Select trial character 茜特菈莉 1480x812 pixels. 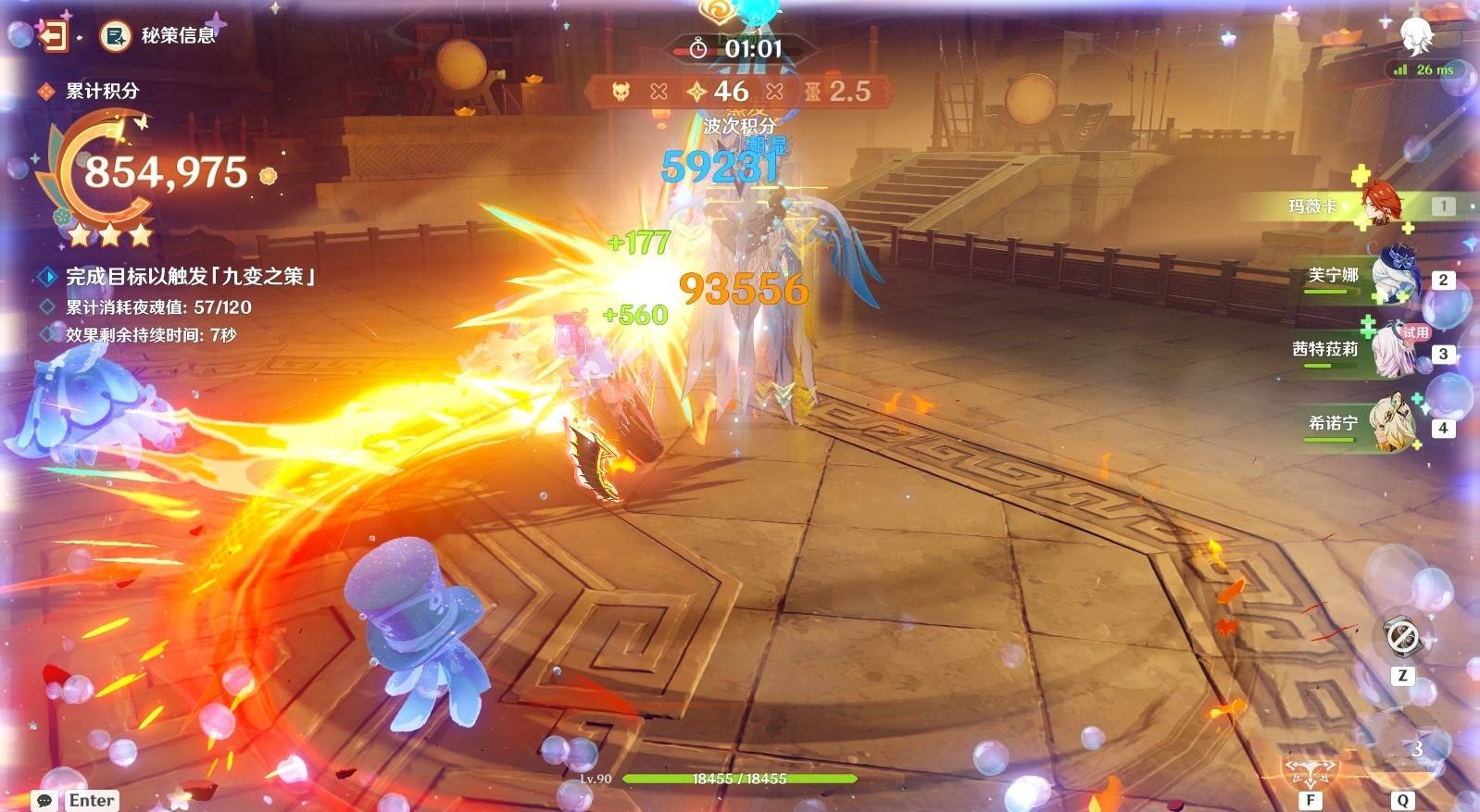(1392, 351)
